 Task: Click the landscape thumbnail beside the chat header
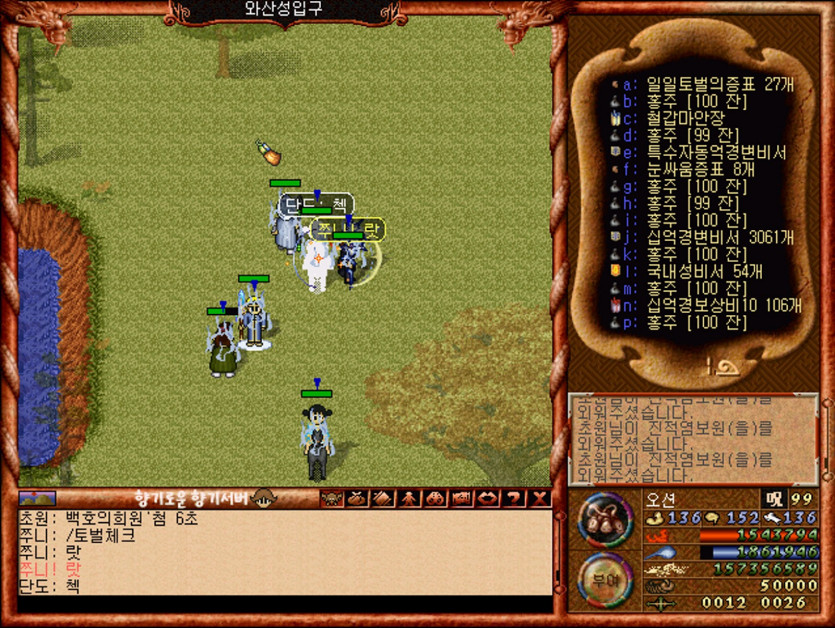pos(37,497)
